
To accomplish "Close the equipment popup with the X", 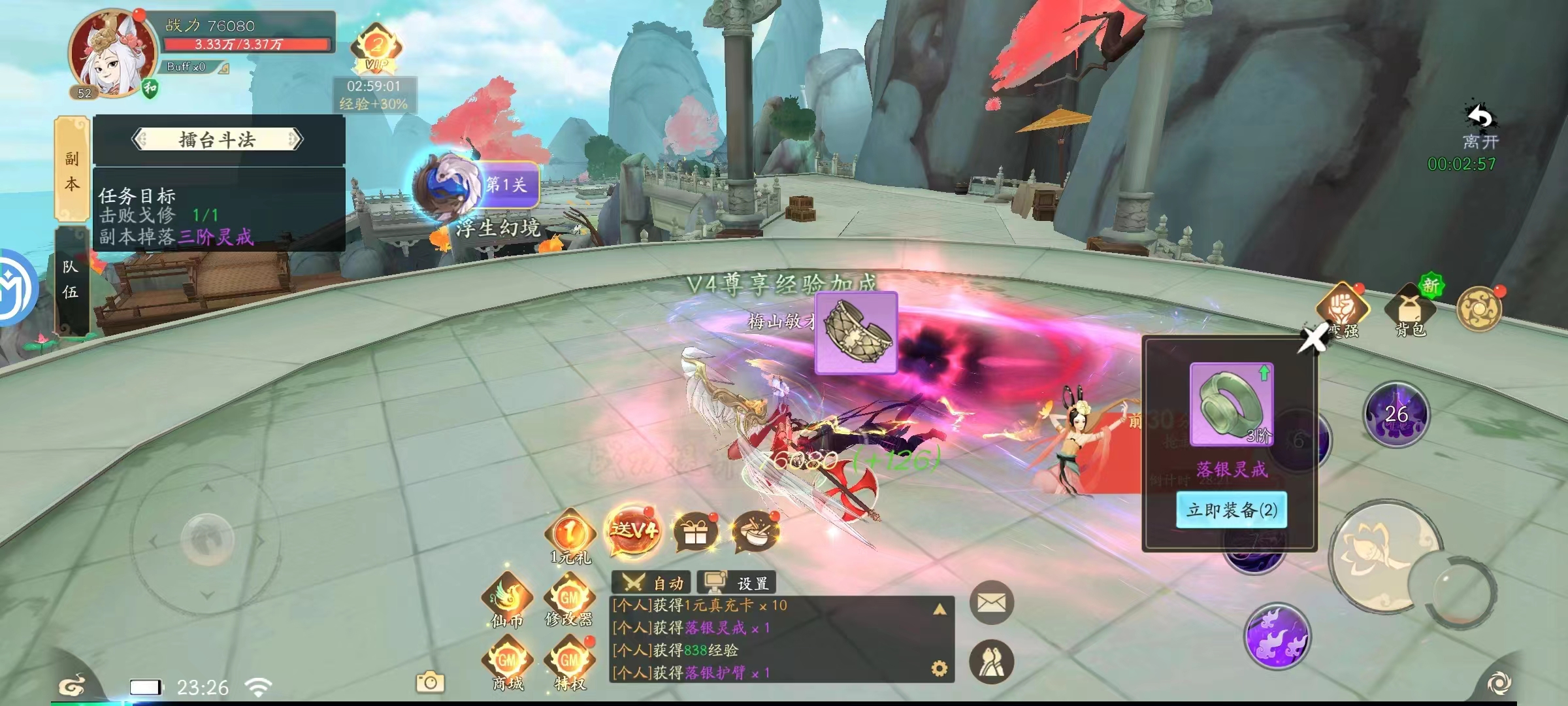I will pos(1312,339).
